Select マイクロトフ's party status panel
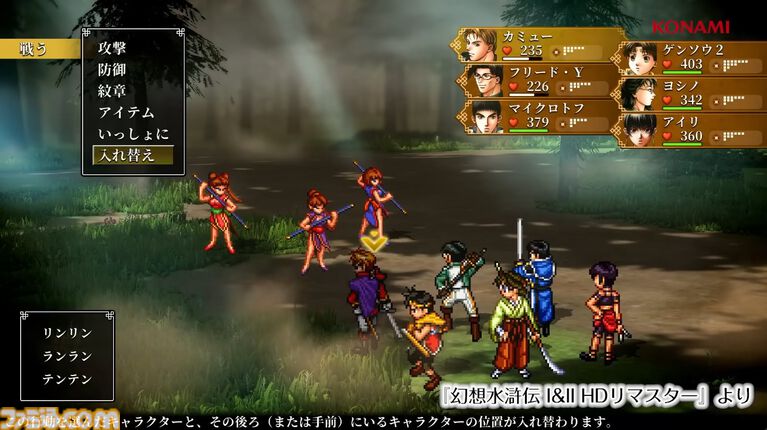Image resolution: width=767 pixels, height=430 pixels. coord(535,116)
